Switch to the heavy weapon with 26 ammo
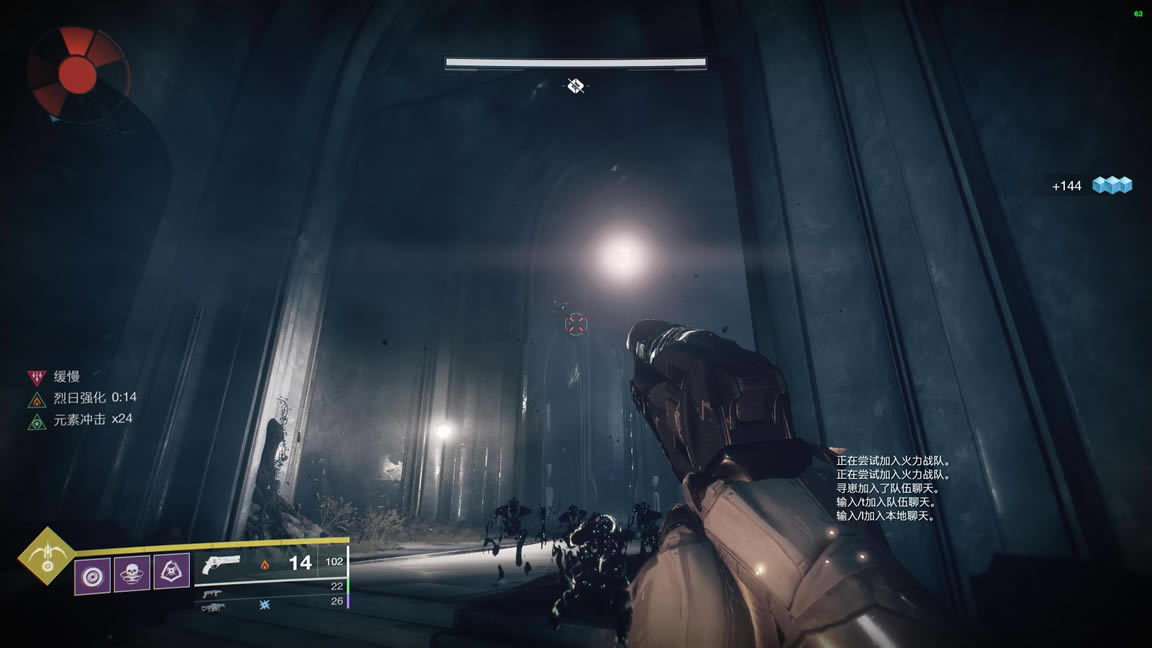The height and width of the screenshot is (648, 1152). pyautogui.click(x=212, y=606)
